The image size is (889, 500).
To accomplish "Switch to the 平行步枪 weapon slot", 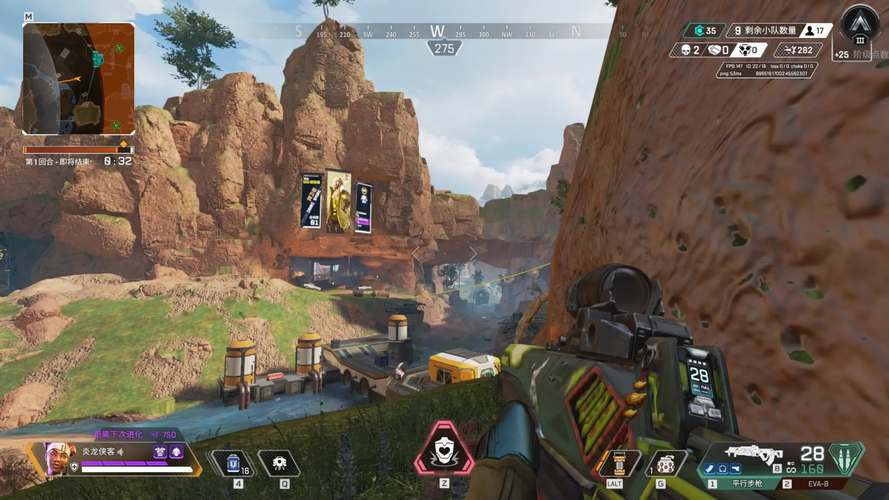I will 741,484.
